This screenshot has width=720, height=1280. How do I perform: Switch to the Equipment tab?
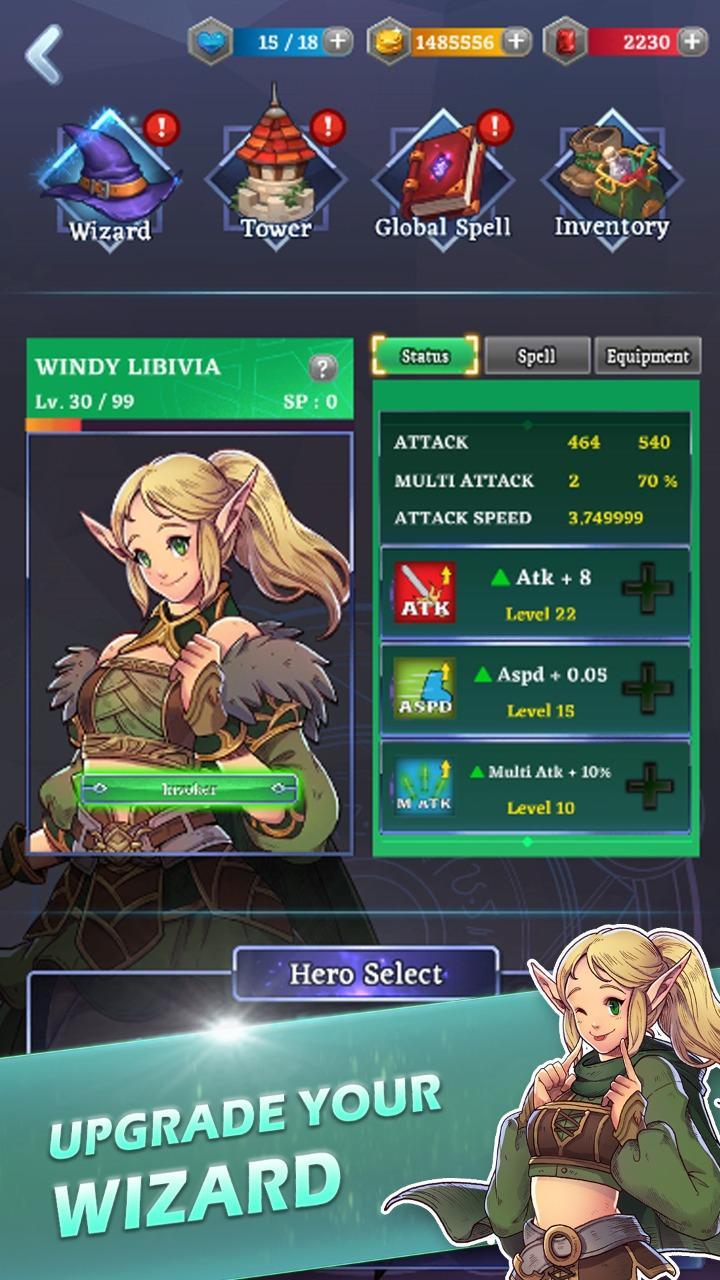click(648, 356)
